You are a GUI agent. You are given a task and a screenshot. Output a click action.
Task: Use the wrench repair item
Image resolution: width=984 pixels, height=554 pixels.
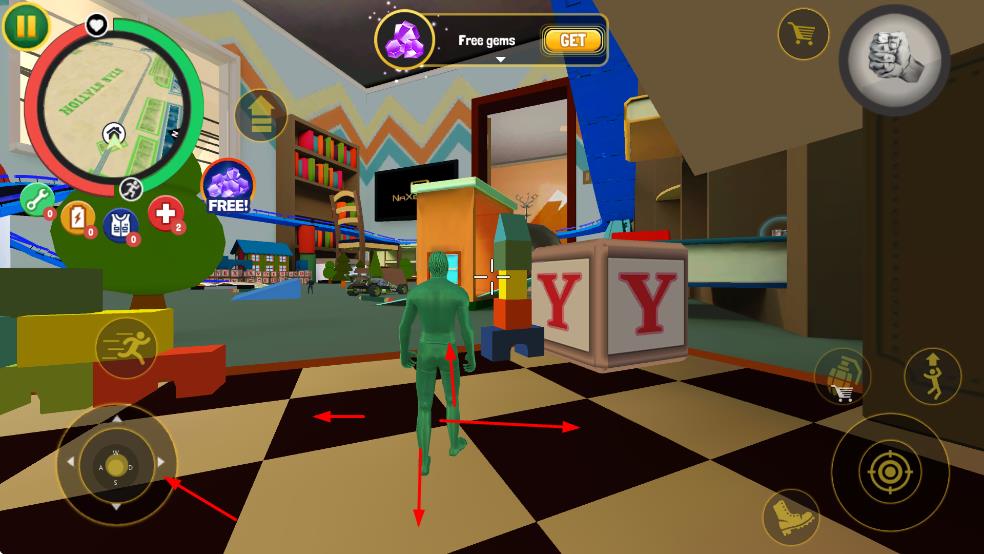pos(38,200)
